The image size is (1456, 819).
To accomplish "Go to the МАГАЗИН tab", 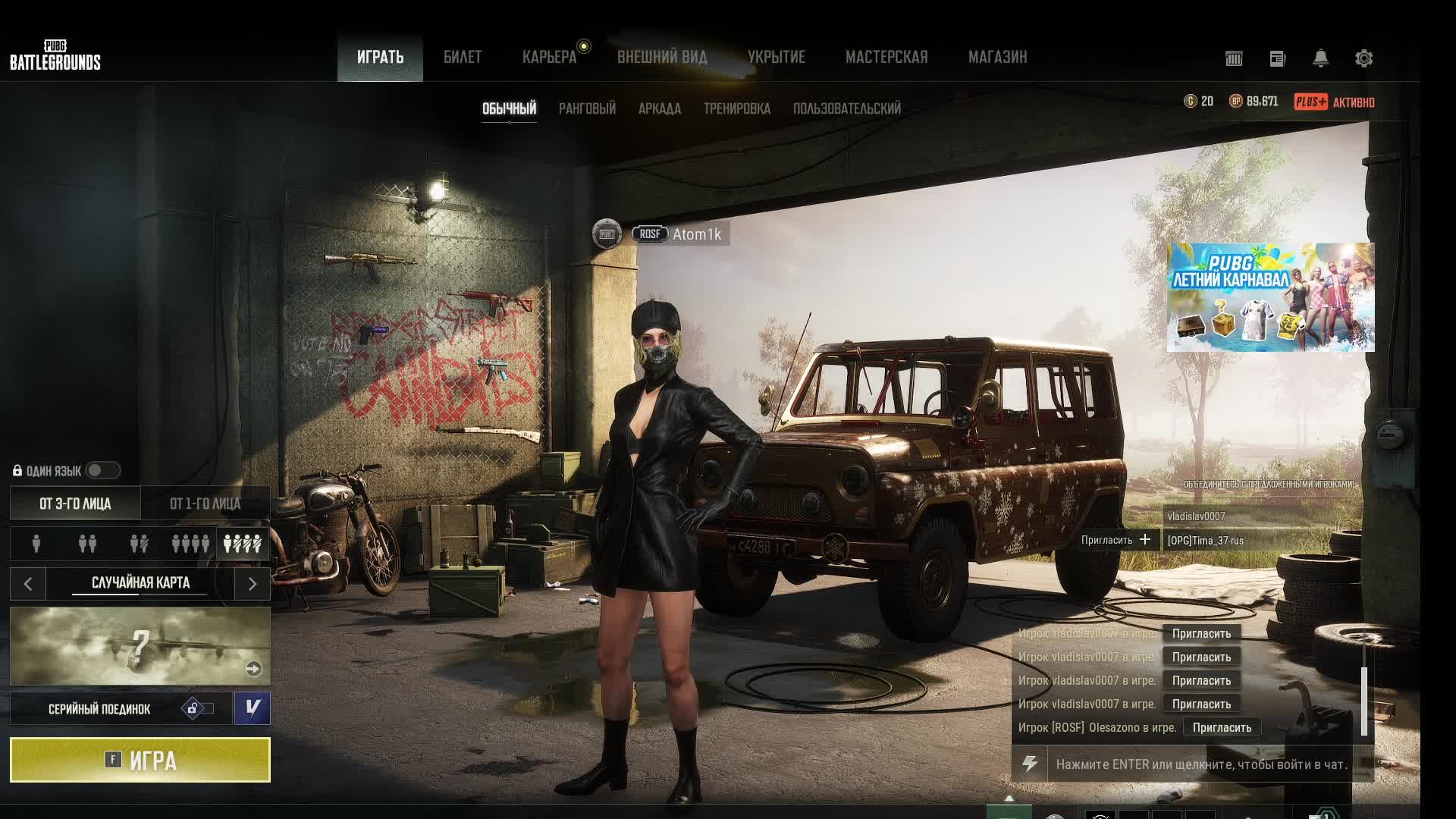I will point(997,58).
